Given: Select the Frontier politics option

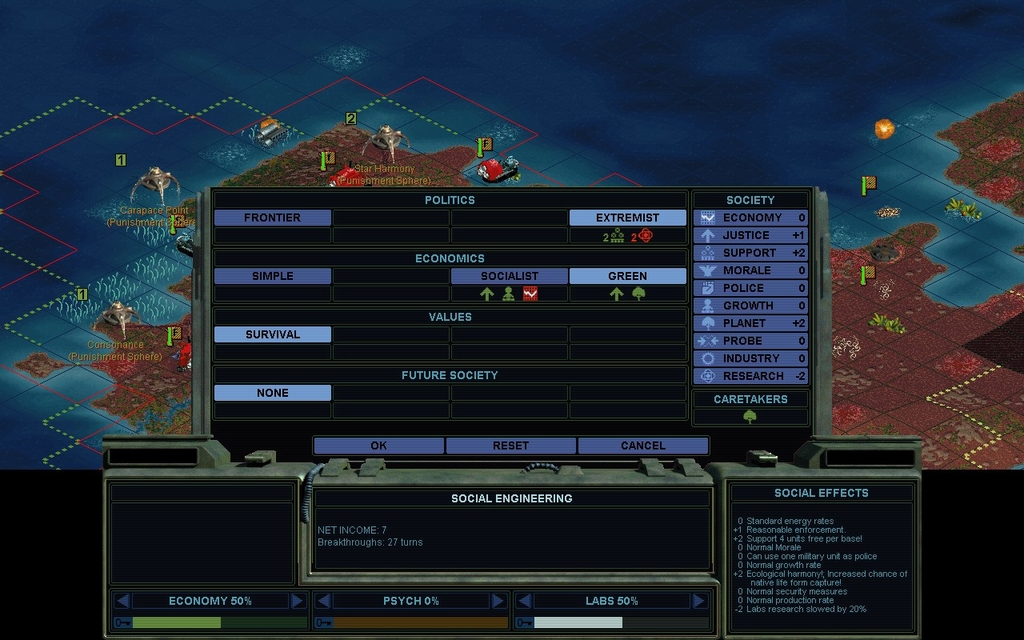Looking at the screenshot, I should pyautogui.click(x=272, y=218).
